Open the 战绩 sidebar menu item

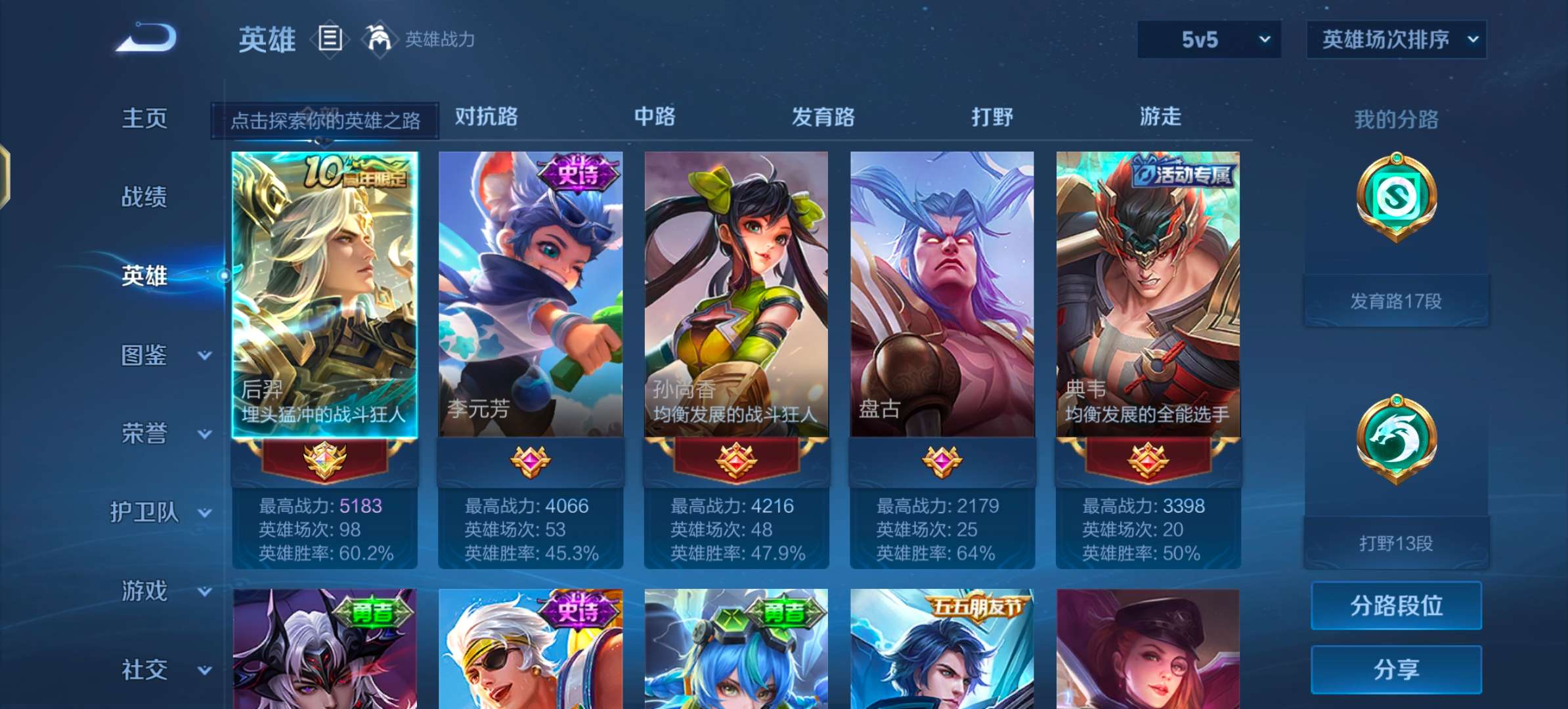pyautogui.click(x=146, y=197)
